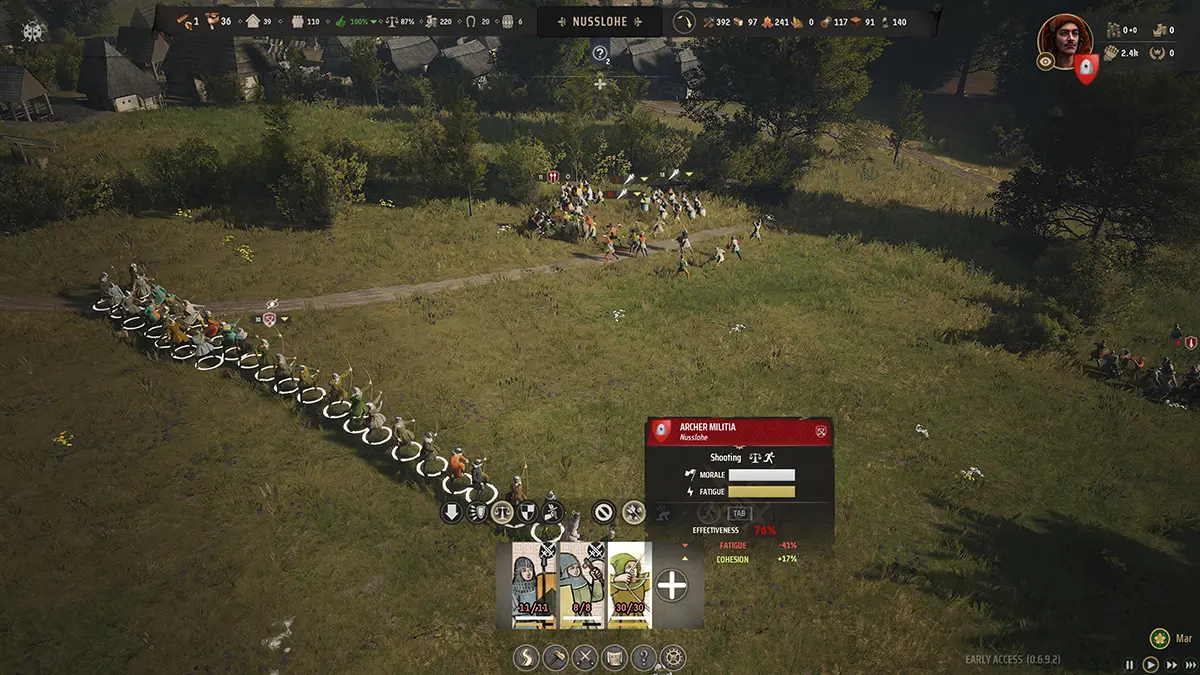The width and height of the screenshot is (1200, 675).
Task: Click the Nusslohe settlement name banner
Action: click(x=600, y=21)
